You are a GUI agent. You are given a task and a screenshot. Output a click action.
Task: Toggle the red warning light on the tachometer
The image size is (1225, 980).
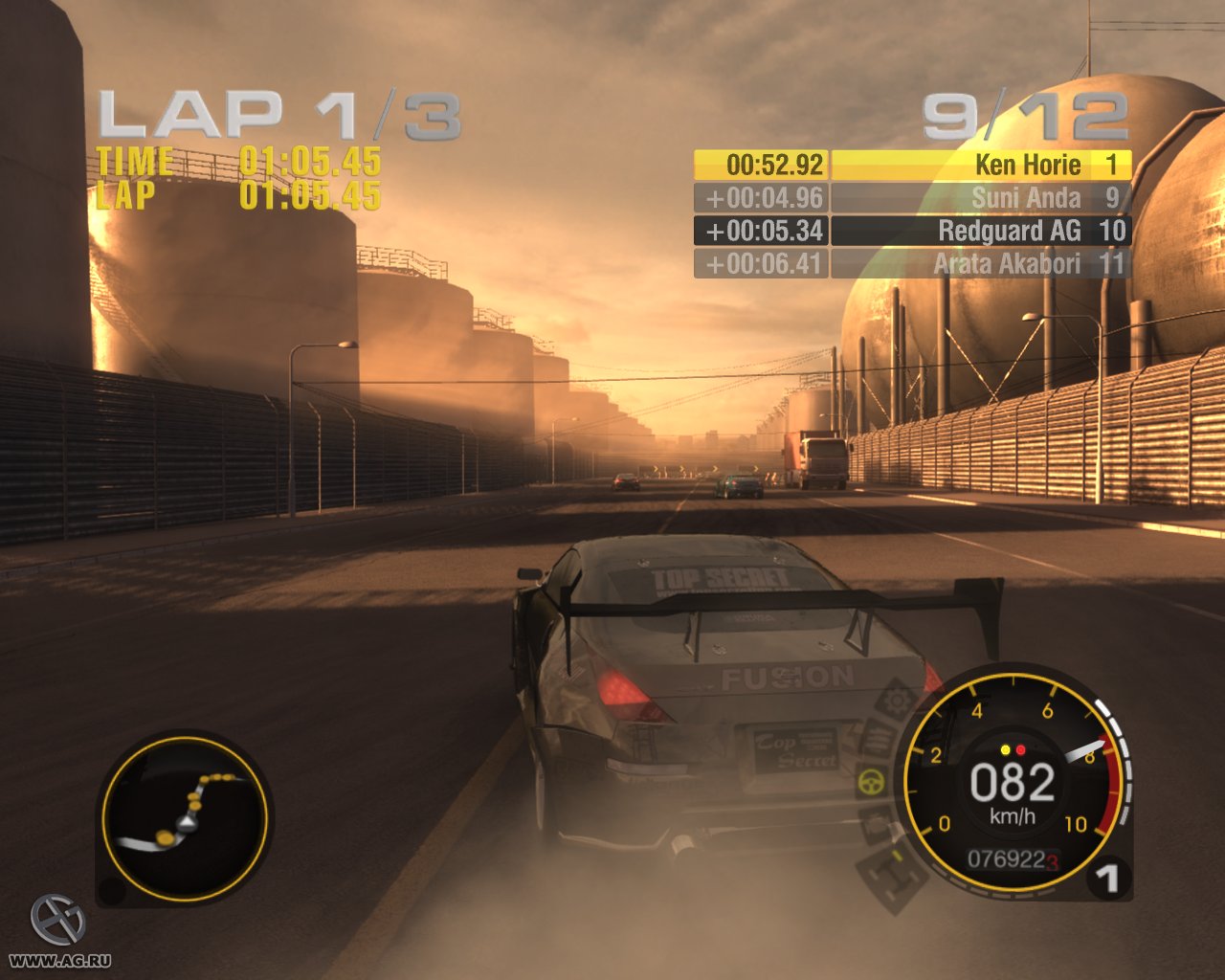pos(1021,750)
